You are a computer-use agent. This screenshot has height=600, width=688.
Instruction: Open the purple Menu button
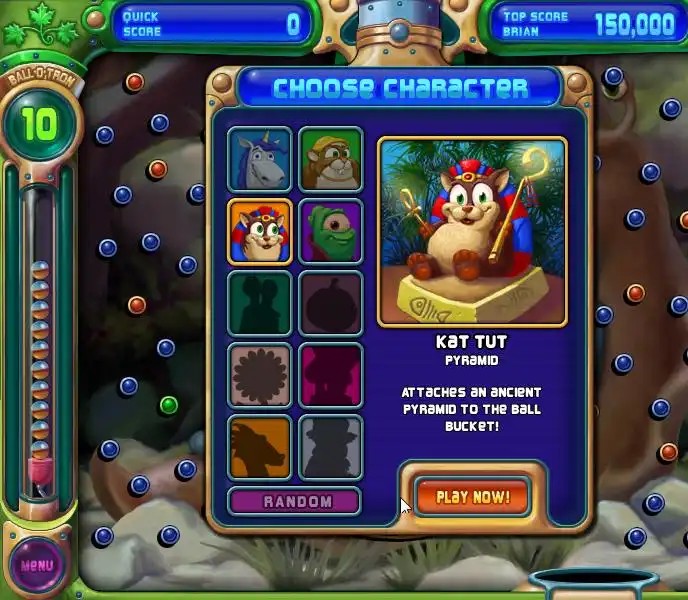click(x=37, y=565)
